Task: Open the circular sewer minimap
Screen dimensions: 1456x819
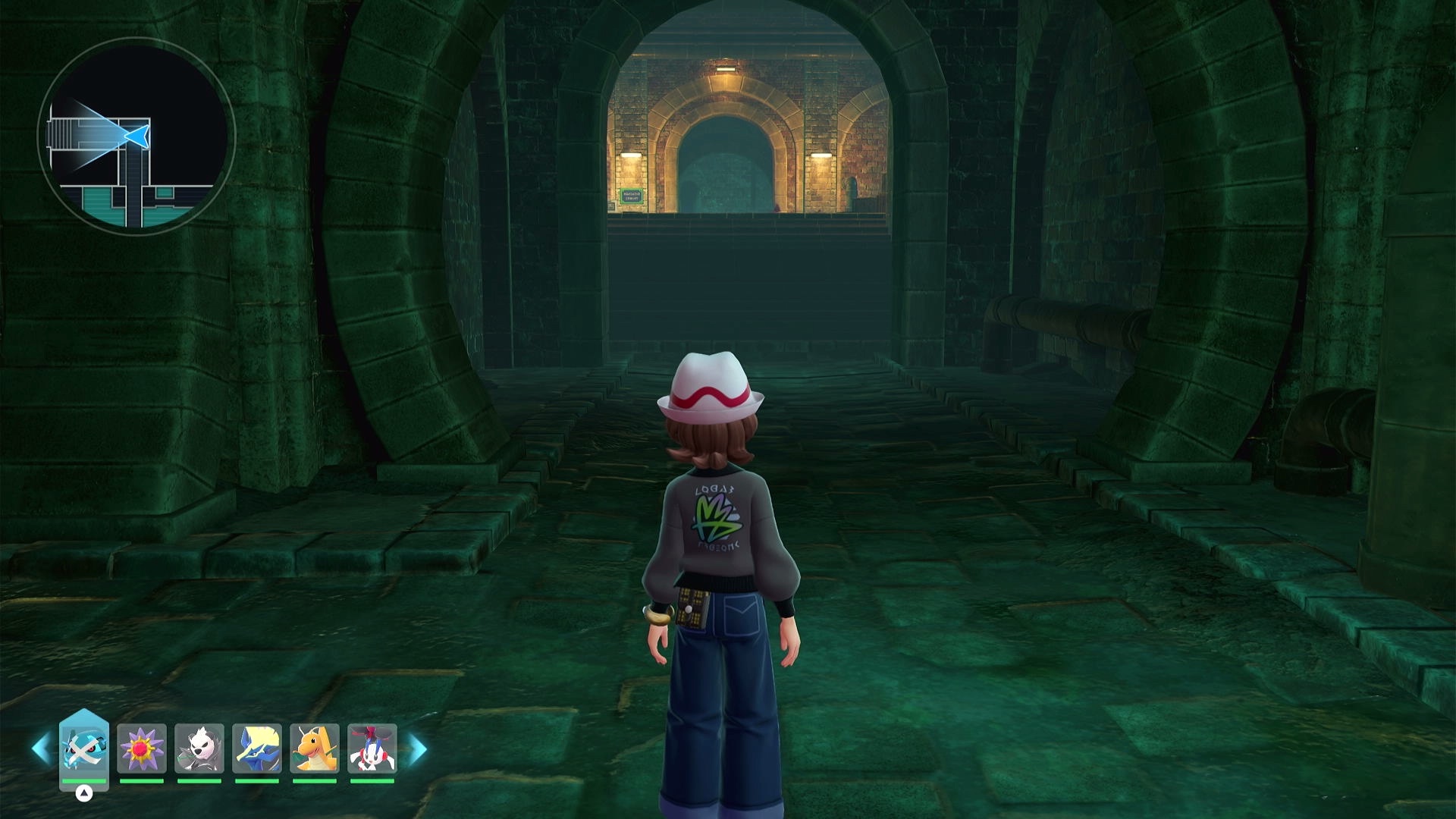Action: click(x=136, y=136)
